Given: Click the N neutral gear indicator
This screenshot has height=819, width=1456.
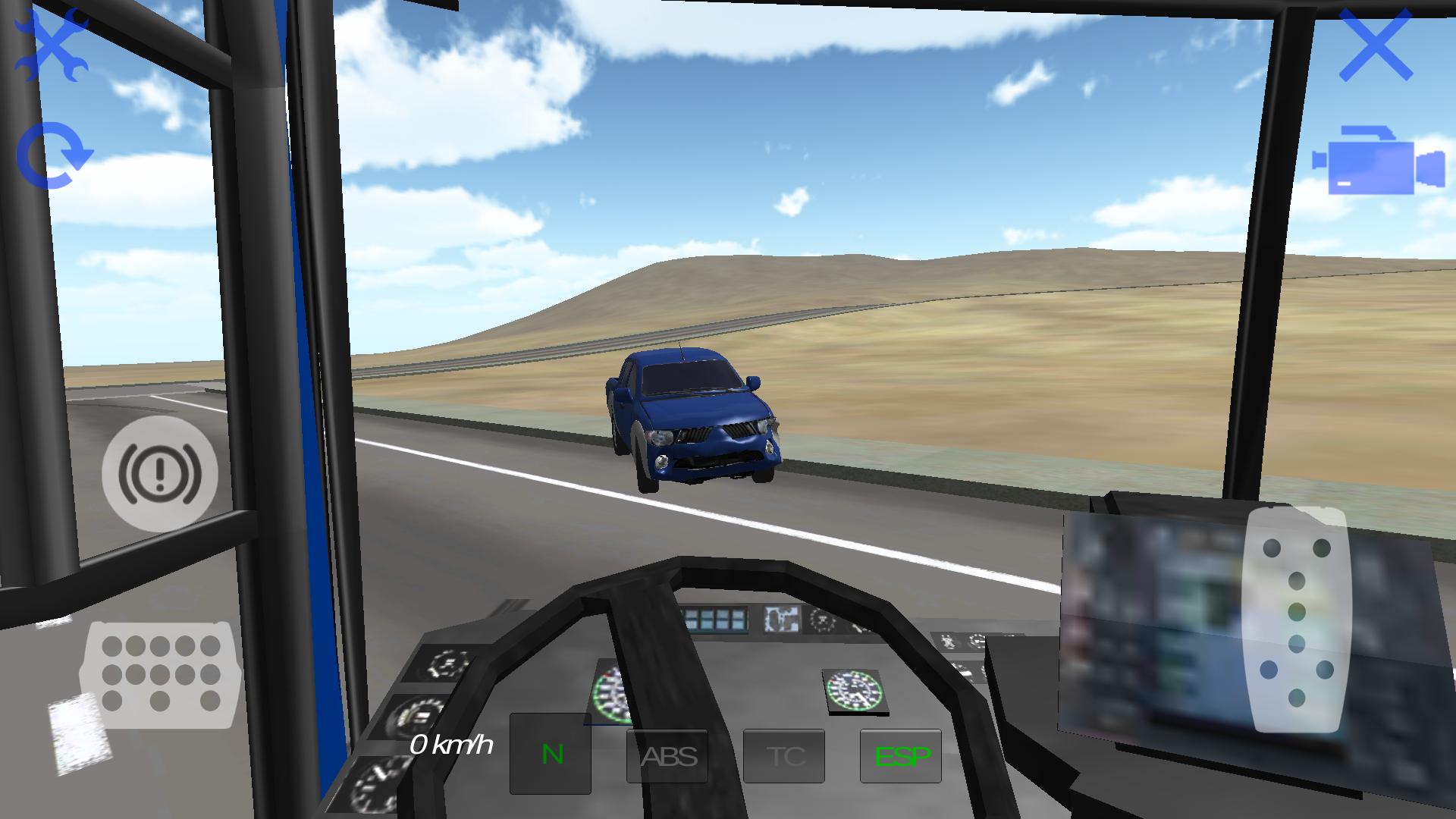Looking at the screenshot, I should [x=551, y=755].
